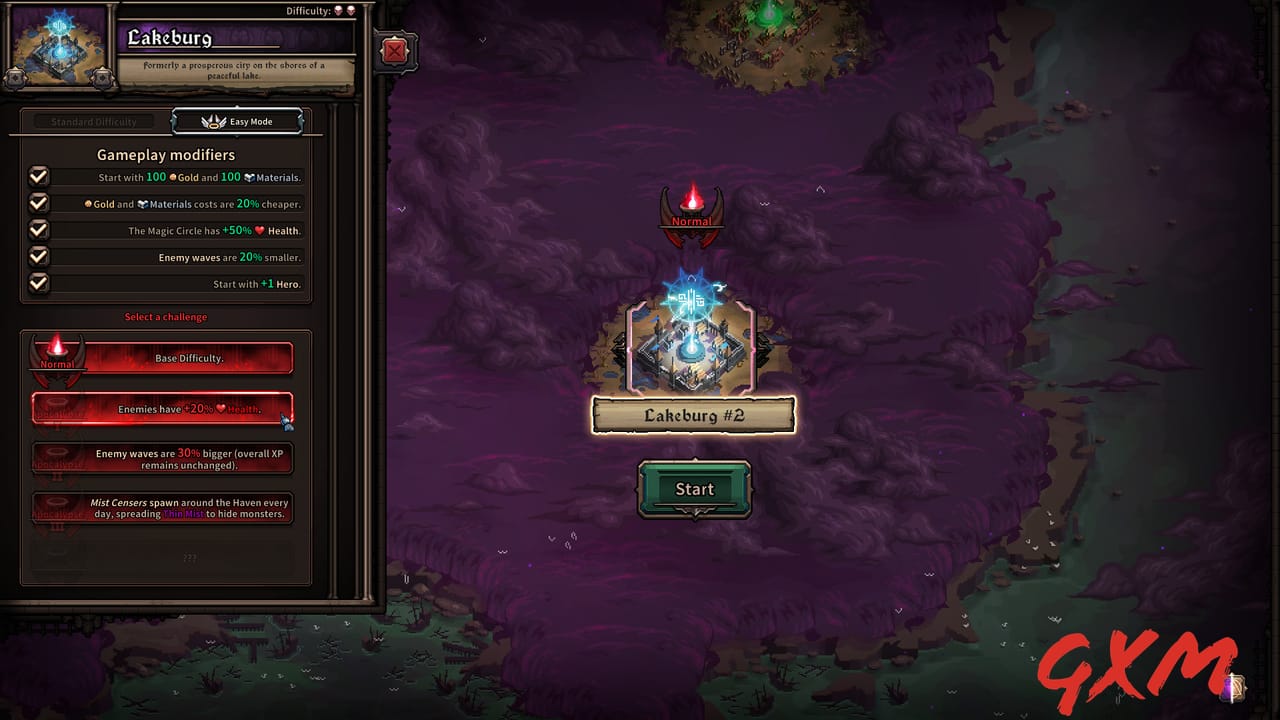Close the Lakeburg panel with the red X
The width and height of the screenshot is (1280, 720).
395,51
